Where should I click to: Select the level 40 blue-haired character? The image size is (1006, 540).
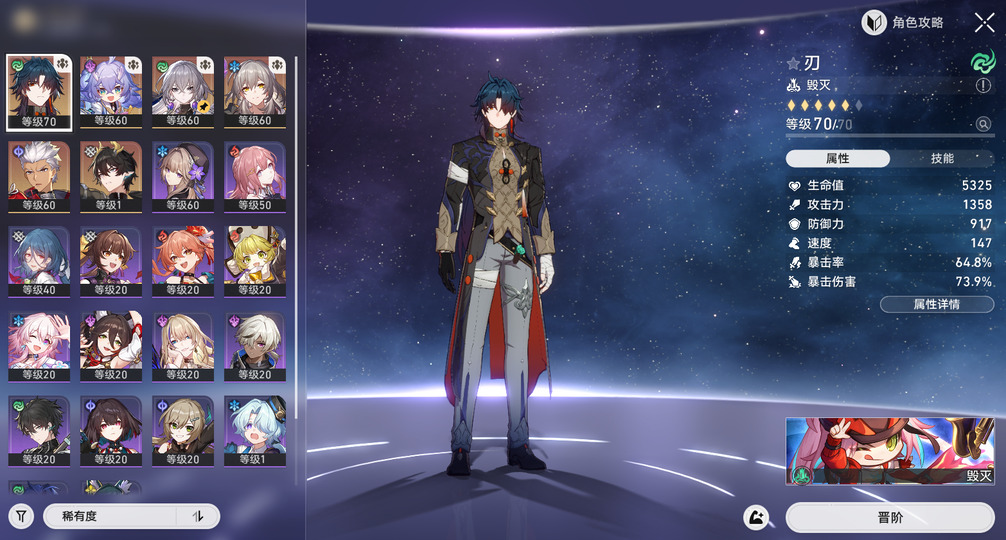tap(39, 261)
